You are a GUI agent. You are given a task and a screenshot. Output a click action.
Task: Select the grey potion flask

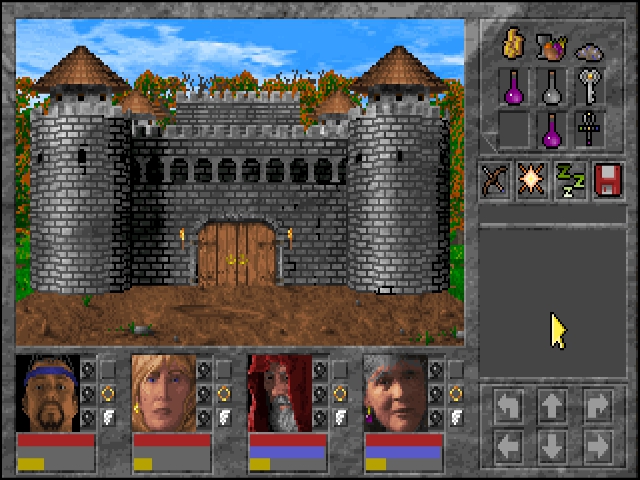(x=551, y=87)
